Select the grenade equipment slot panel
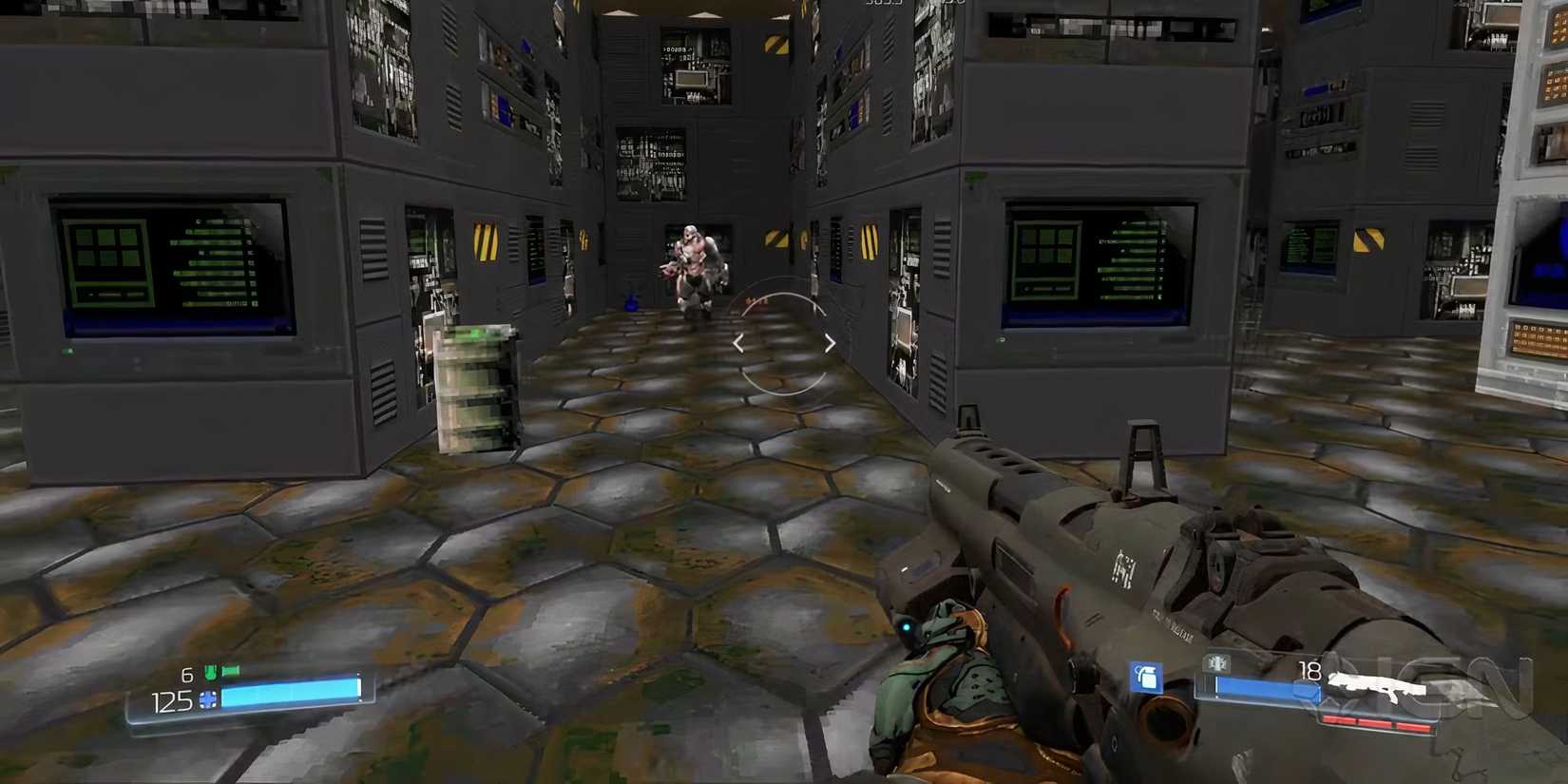 point(1146,677)
